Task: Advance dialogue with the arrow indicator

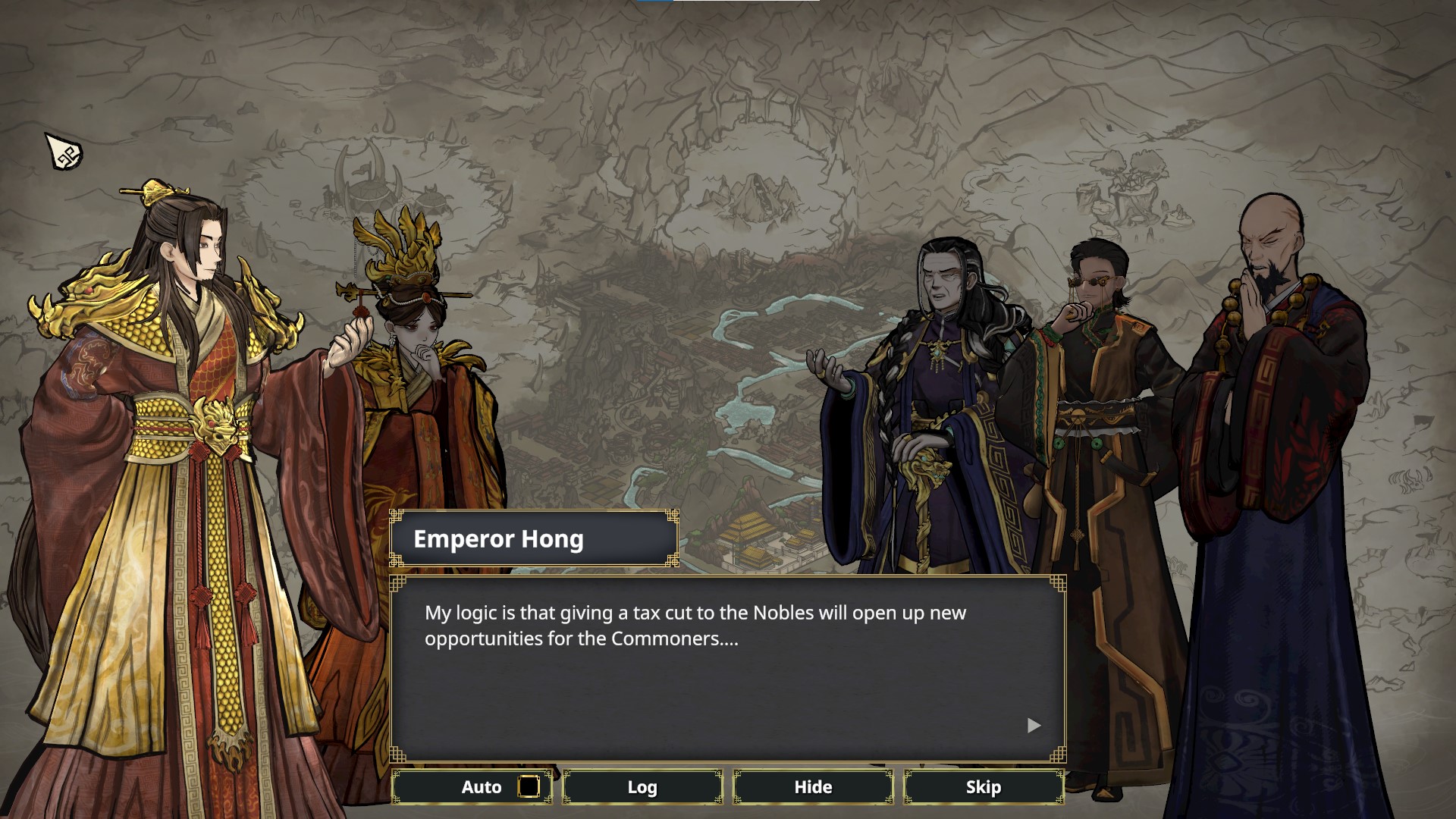Action: click(x=1034, y=726)
